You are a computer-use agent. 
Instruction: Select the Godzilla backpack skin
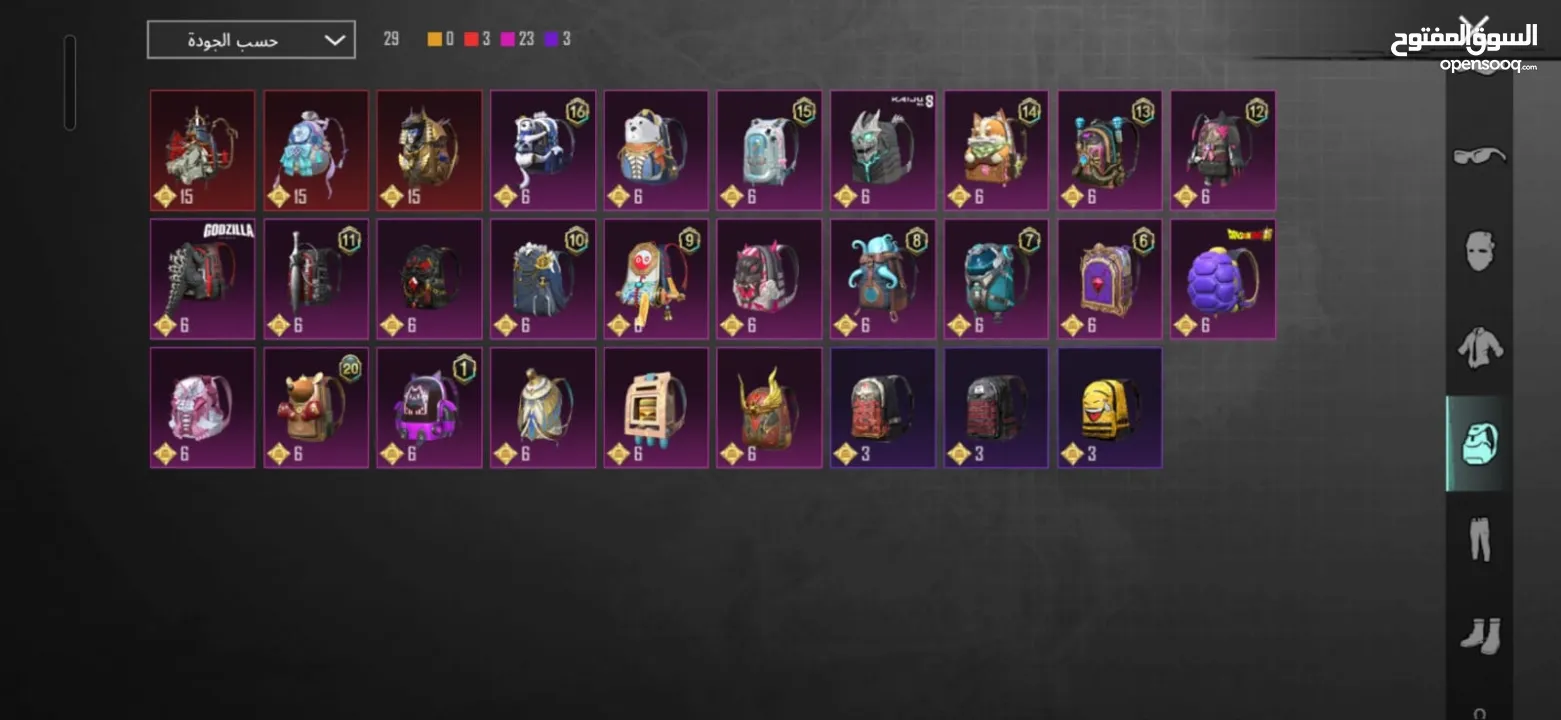[202, 279]
